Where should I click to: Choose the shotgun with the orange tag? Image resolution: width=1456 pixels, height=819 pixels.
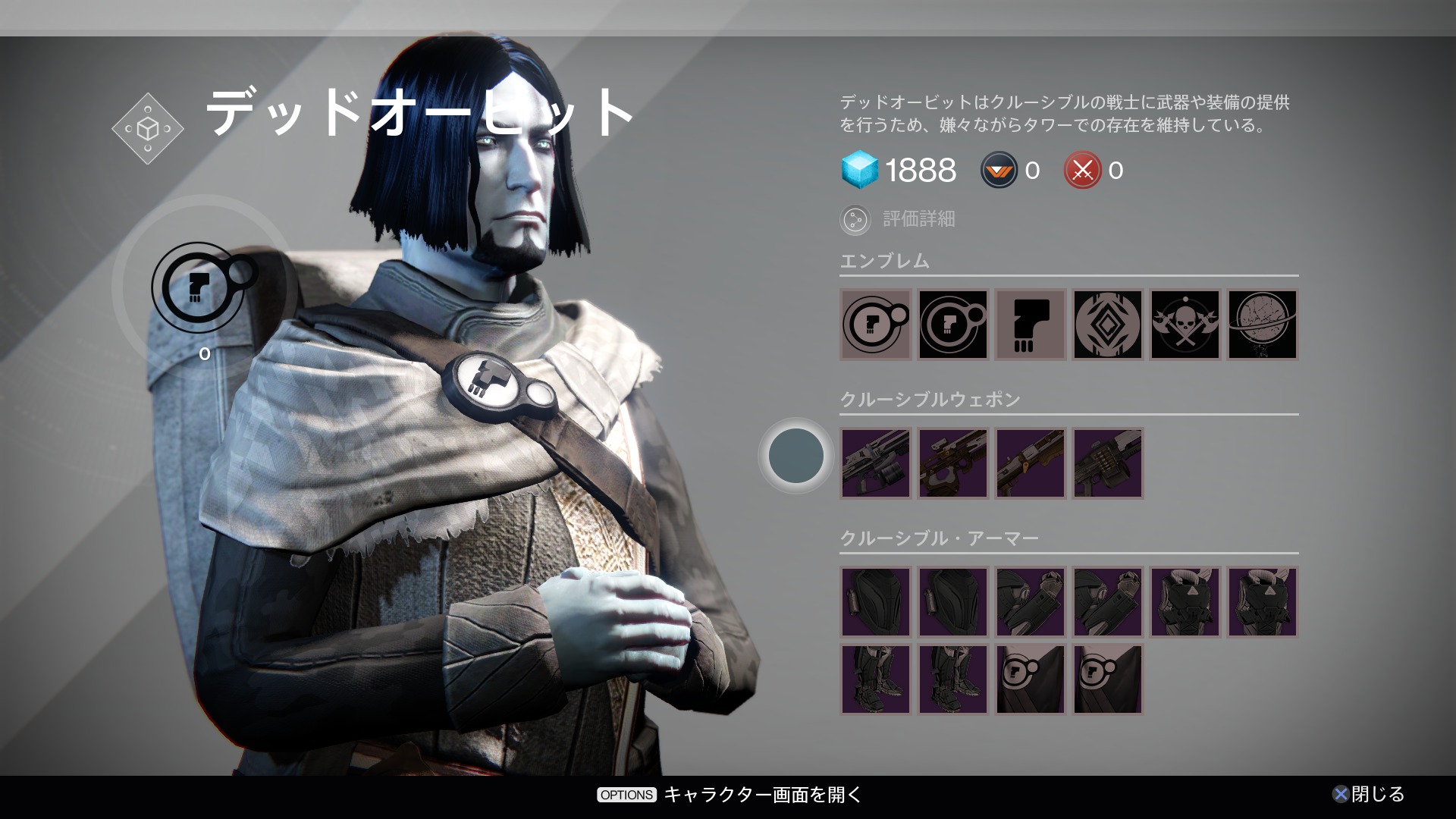pos(1030,463)
